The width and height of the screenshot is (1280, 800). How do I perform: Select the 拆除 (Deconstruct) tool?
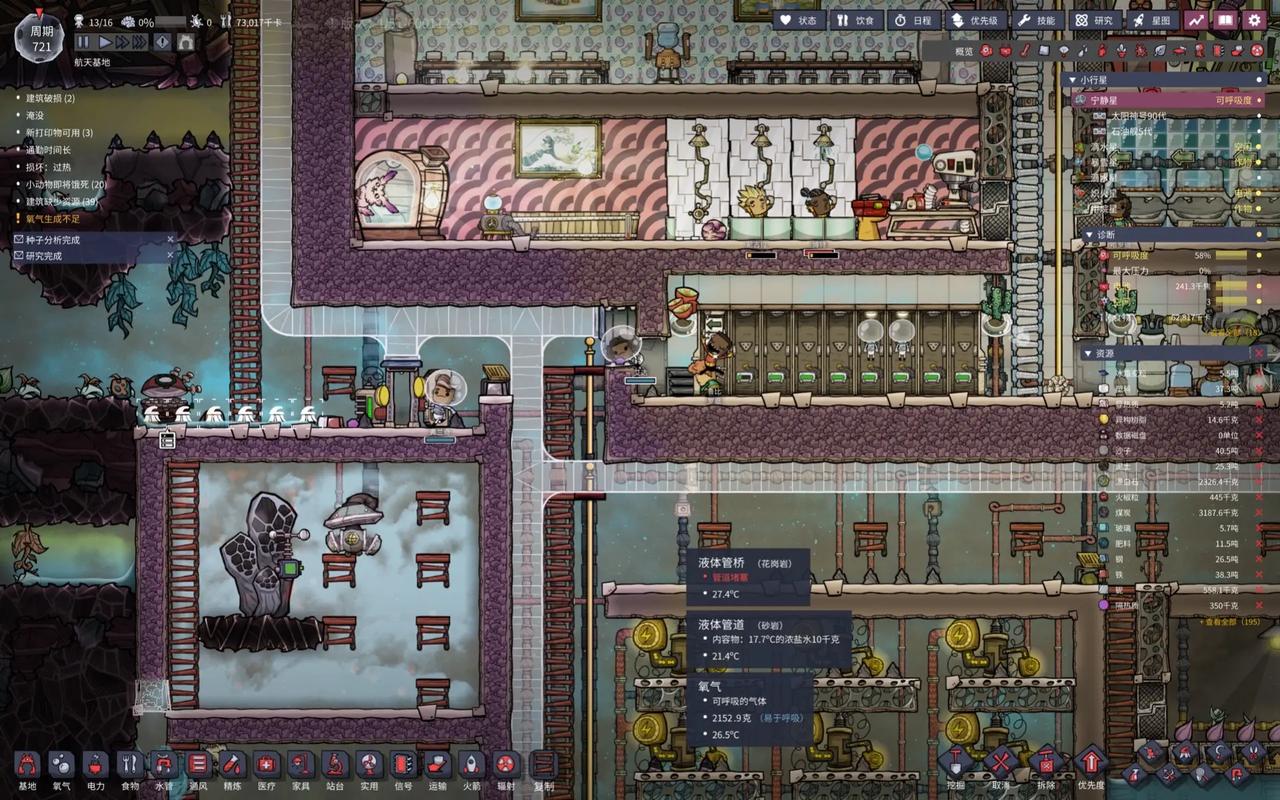point(1045,765)
